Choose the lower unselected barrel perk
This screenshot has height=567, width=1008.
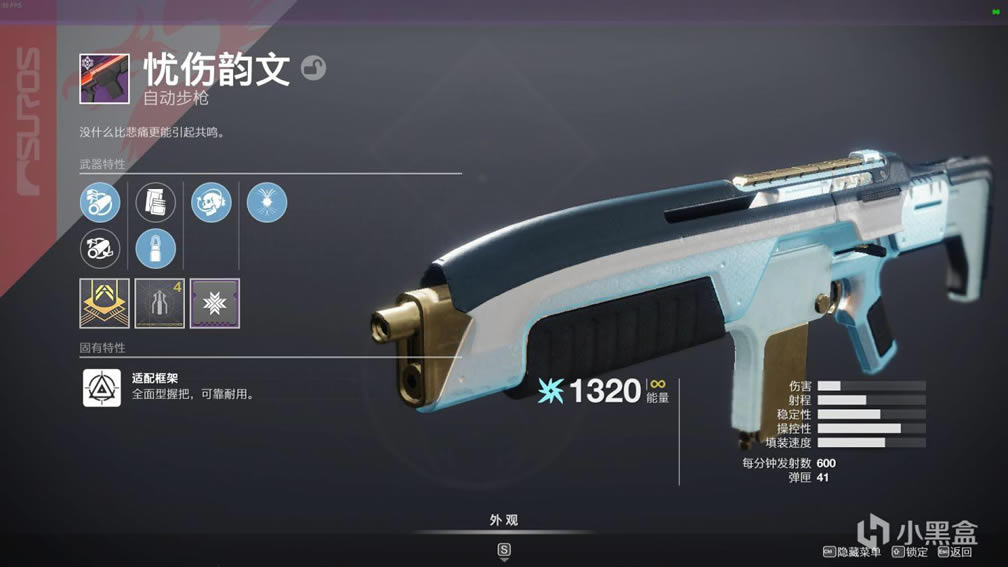pos(100,249)
